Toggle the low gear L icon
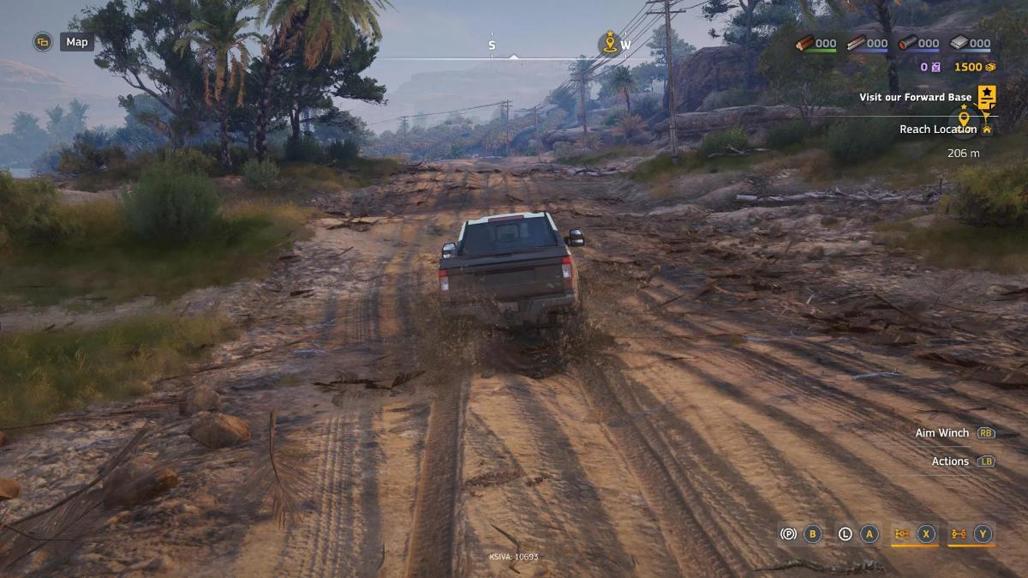This screenshot has width=1028, height=578. [x=845, y=534]
